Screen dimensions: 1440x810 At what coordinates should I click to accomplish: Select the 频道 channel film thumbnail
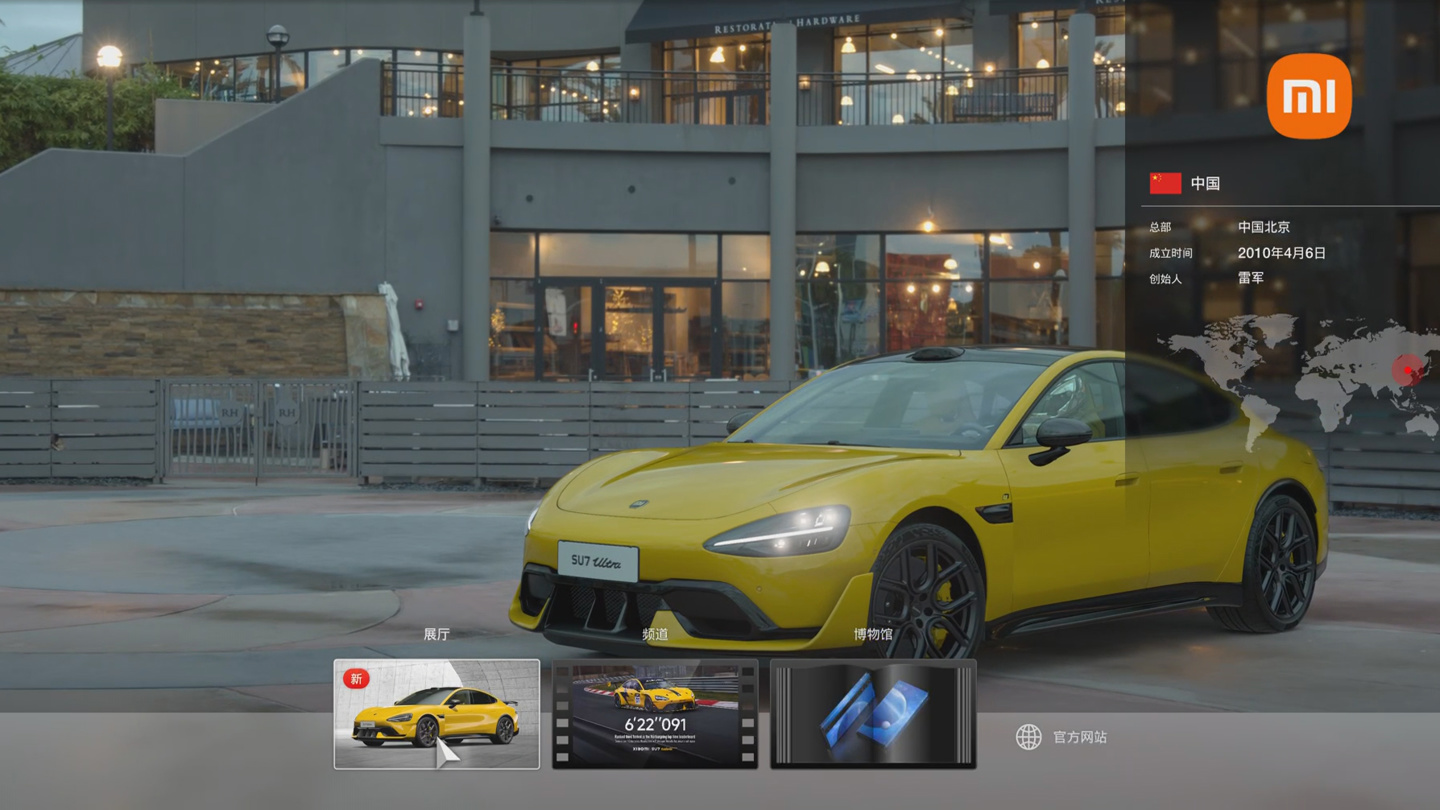(655, 714)
